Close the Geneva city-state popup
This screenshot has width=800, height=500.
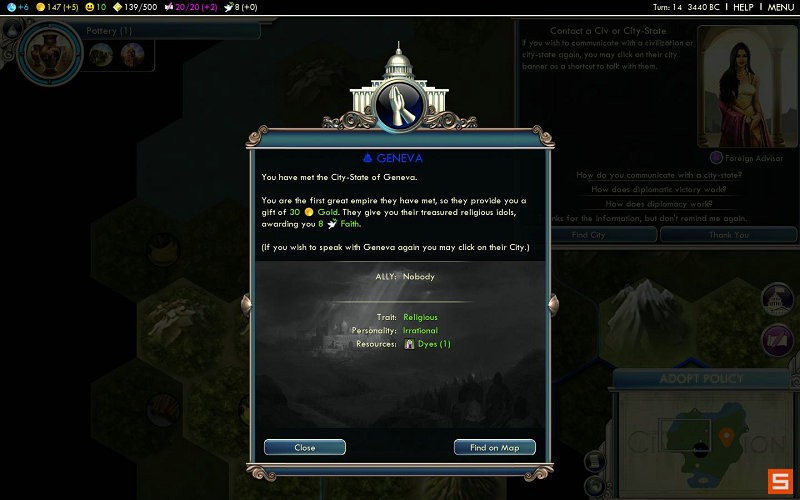(305, 447)
